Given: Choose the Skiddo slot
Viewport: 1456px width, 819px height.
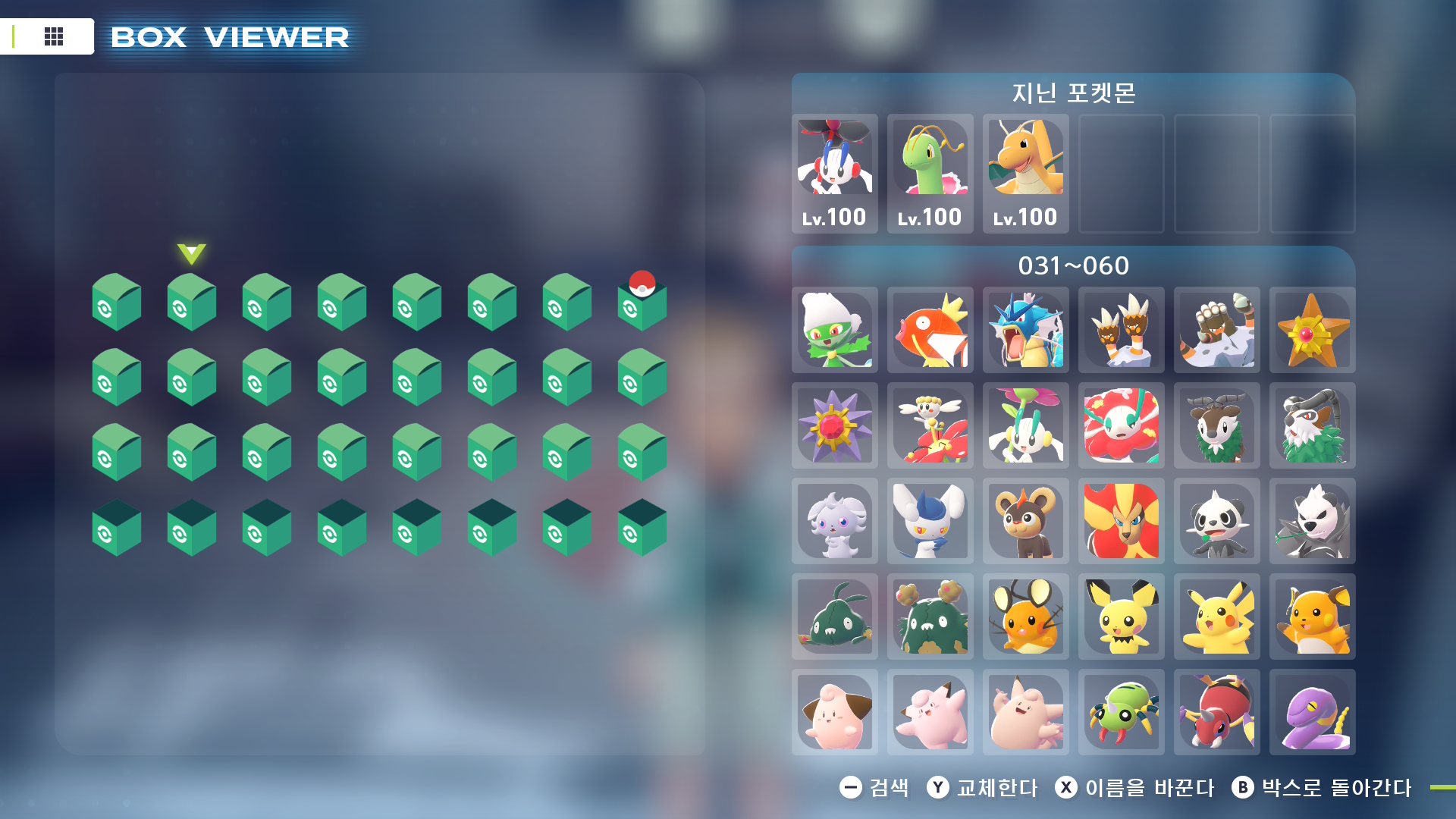Looking at the screenshot, I should pos(1216,425).
